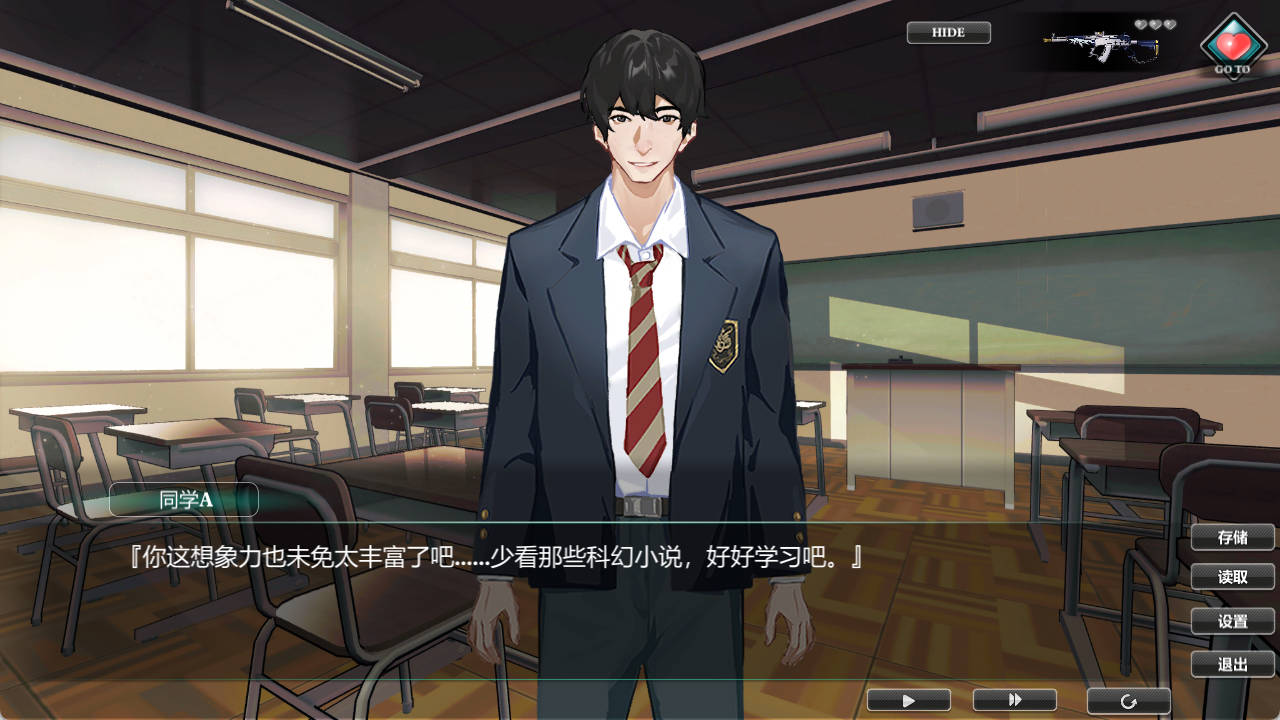Click the rightmost heart icon near the rifle
The height and width of the screenshot is (720, 1280).
[1170, 24]
